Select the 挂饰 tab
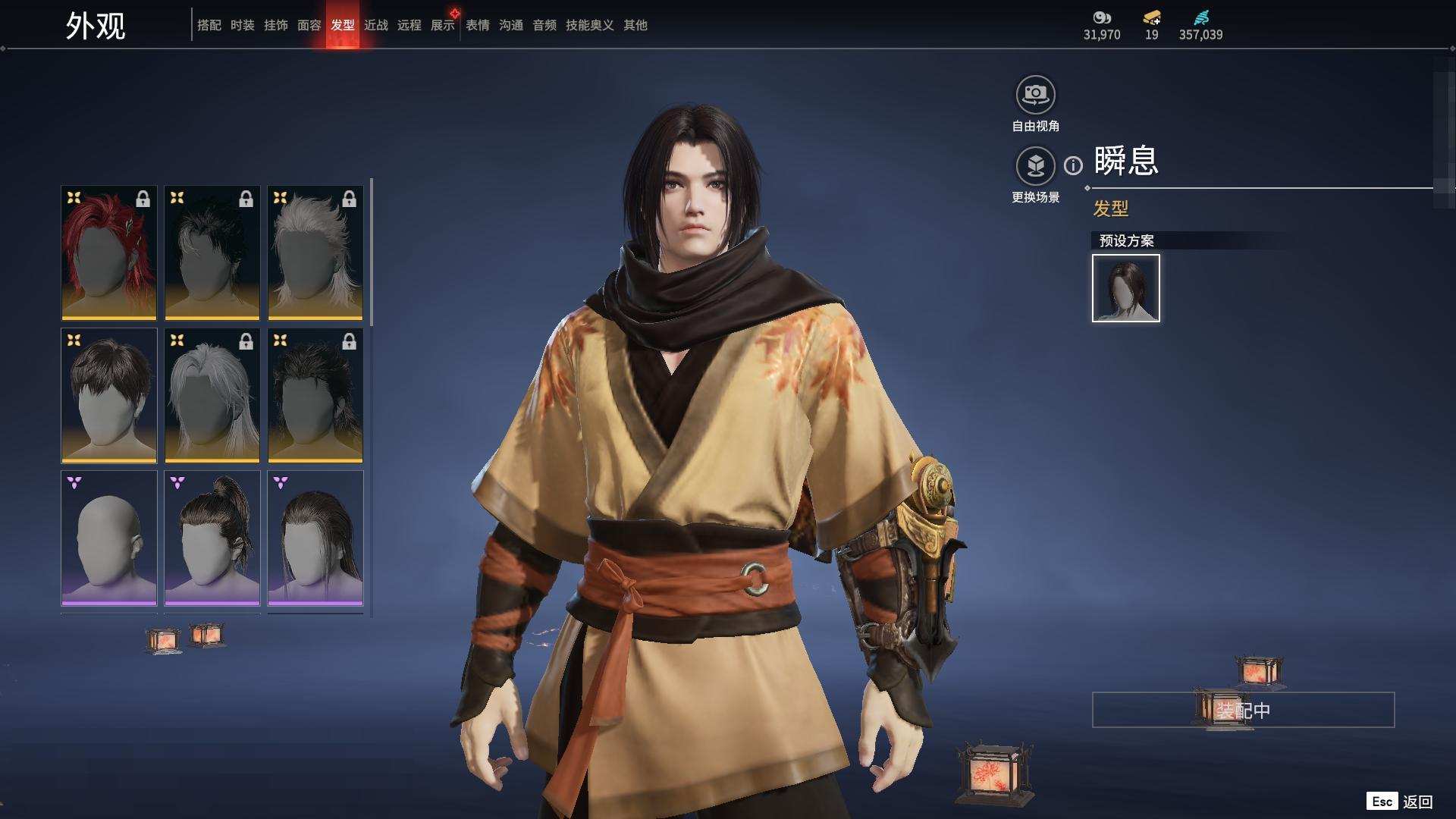Image resolution: width=1456 pixels, height=819 pixels. pos(276,25)
